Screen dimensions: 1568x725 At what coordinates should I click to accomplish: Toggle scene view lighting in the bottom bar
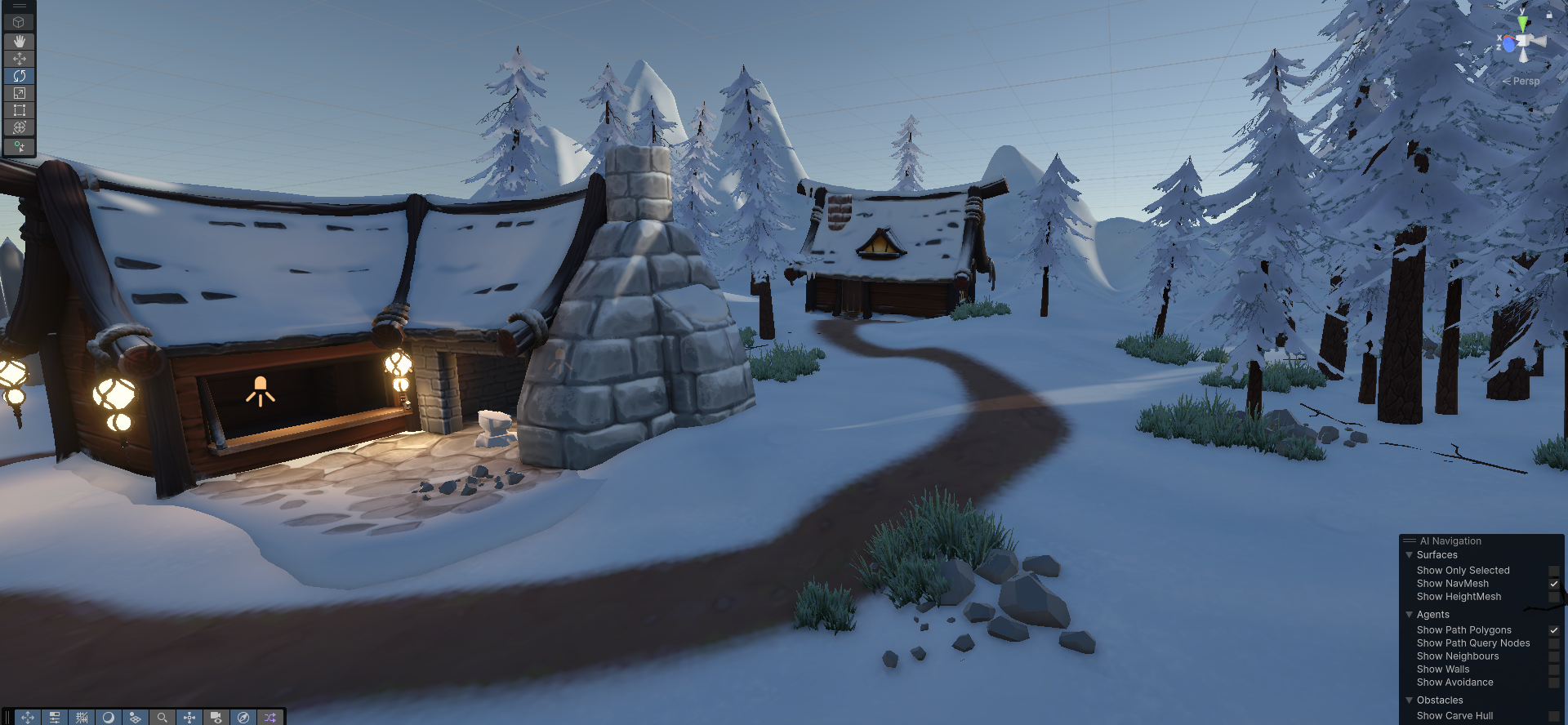[109, 717]
